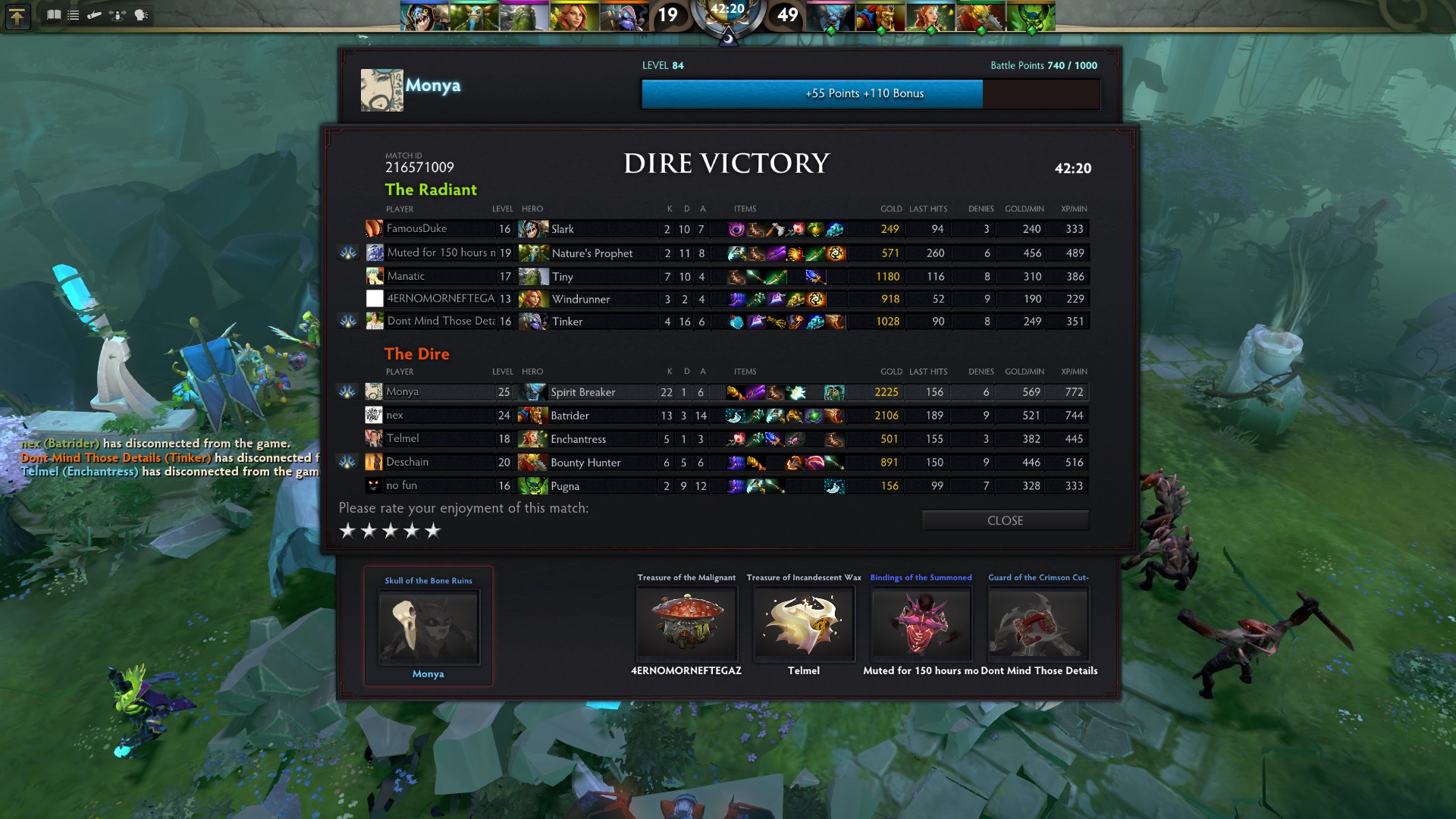View the Bindings of the Summoned drop

click(x=921, y=623)
